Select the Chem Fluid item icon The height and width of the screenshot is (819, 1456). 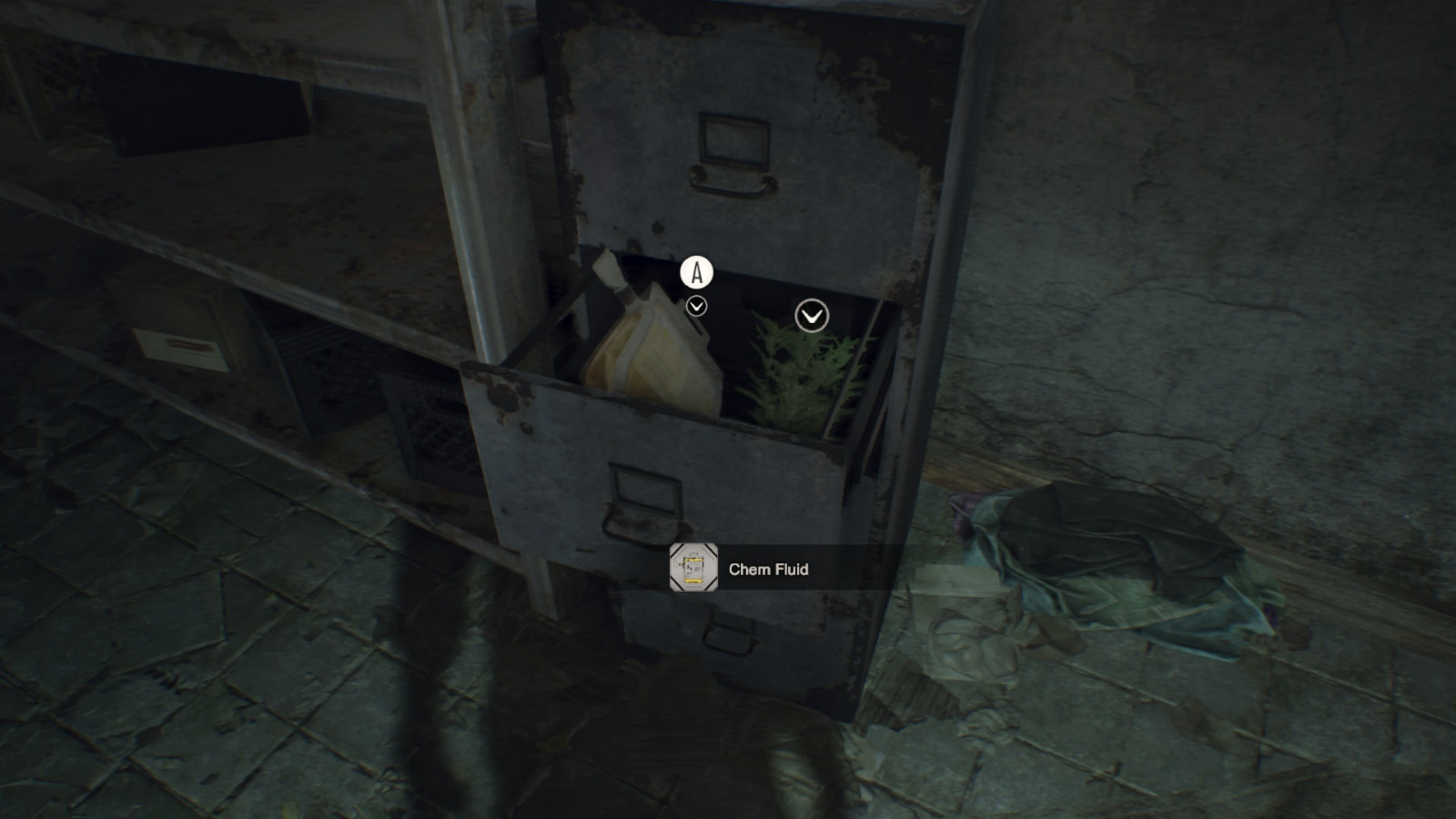click(693, 568)
